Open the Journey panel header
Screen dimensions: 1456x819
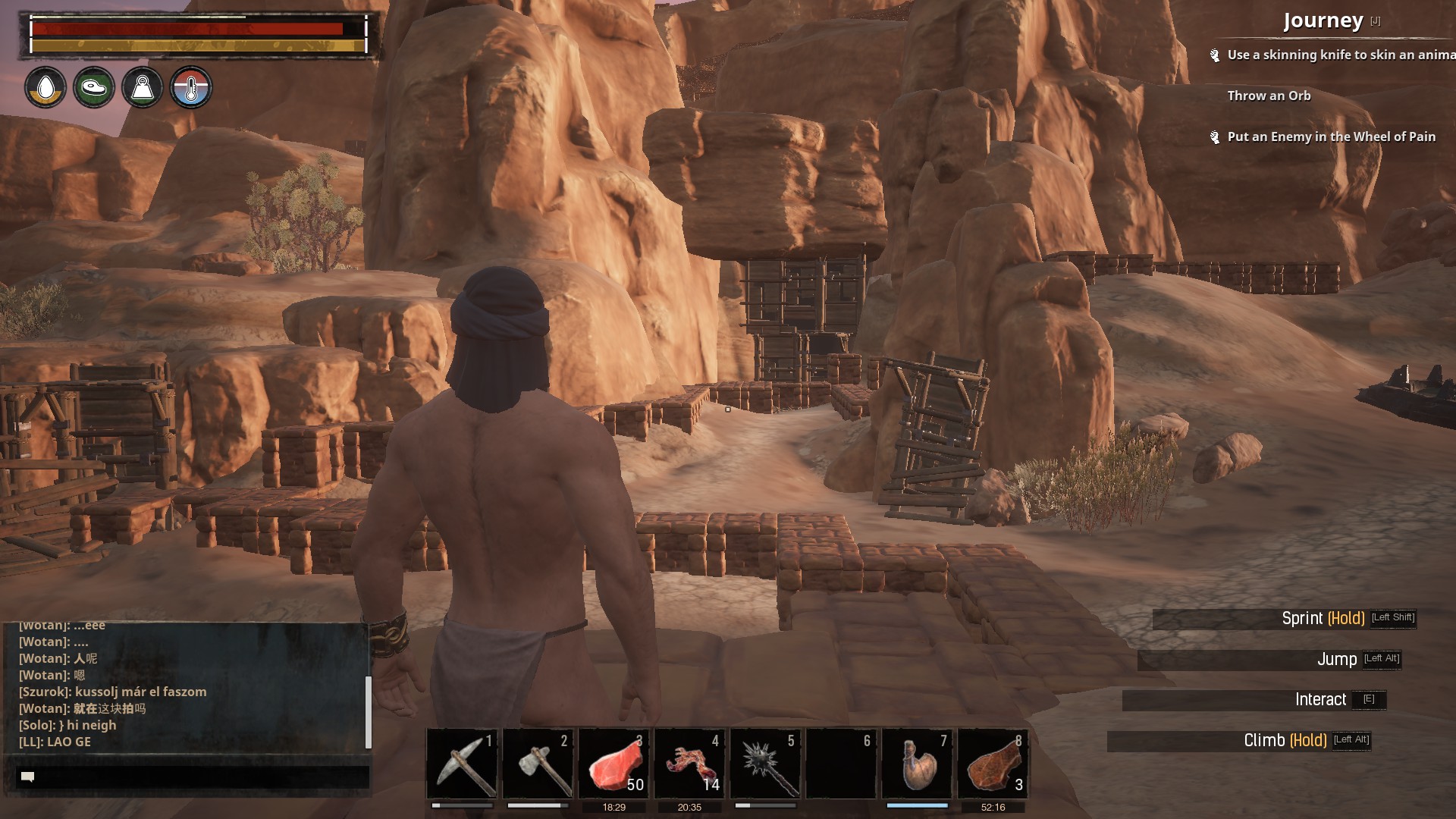point(1323,21)
